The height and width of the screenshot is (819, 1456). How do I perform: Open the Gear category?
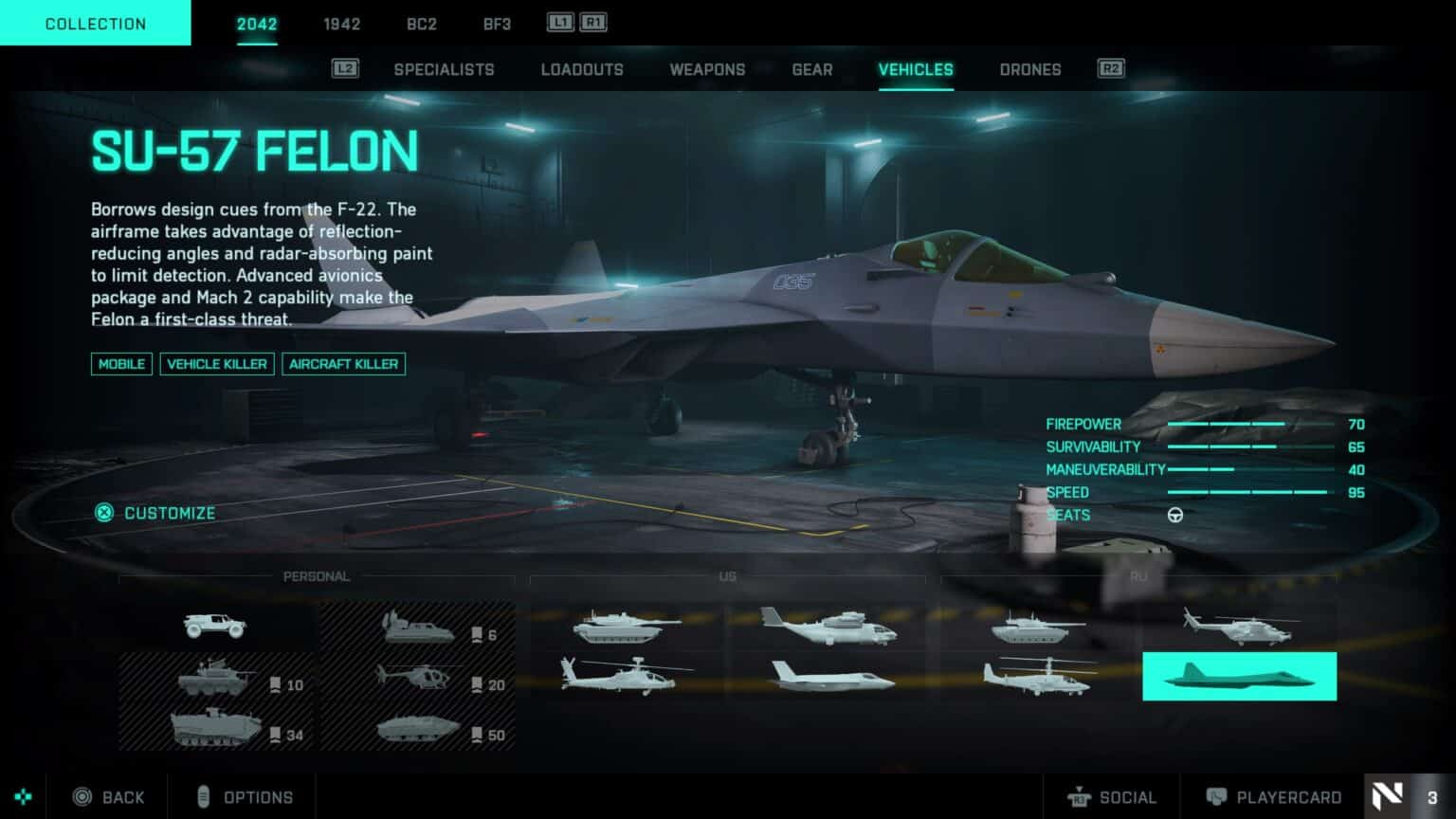[812, 69]
